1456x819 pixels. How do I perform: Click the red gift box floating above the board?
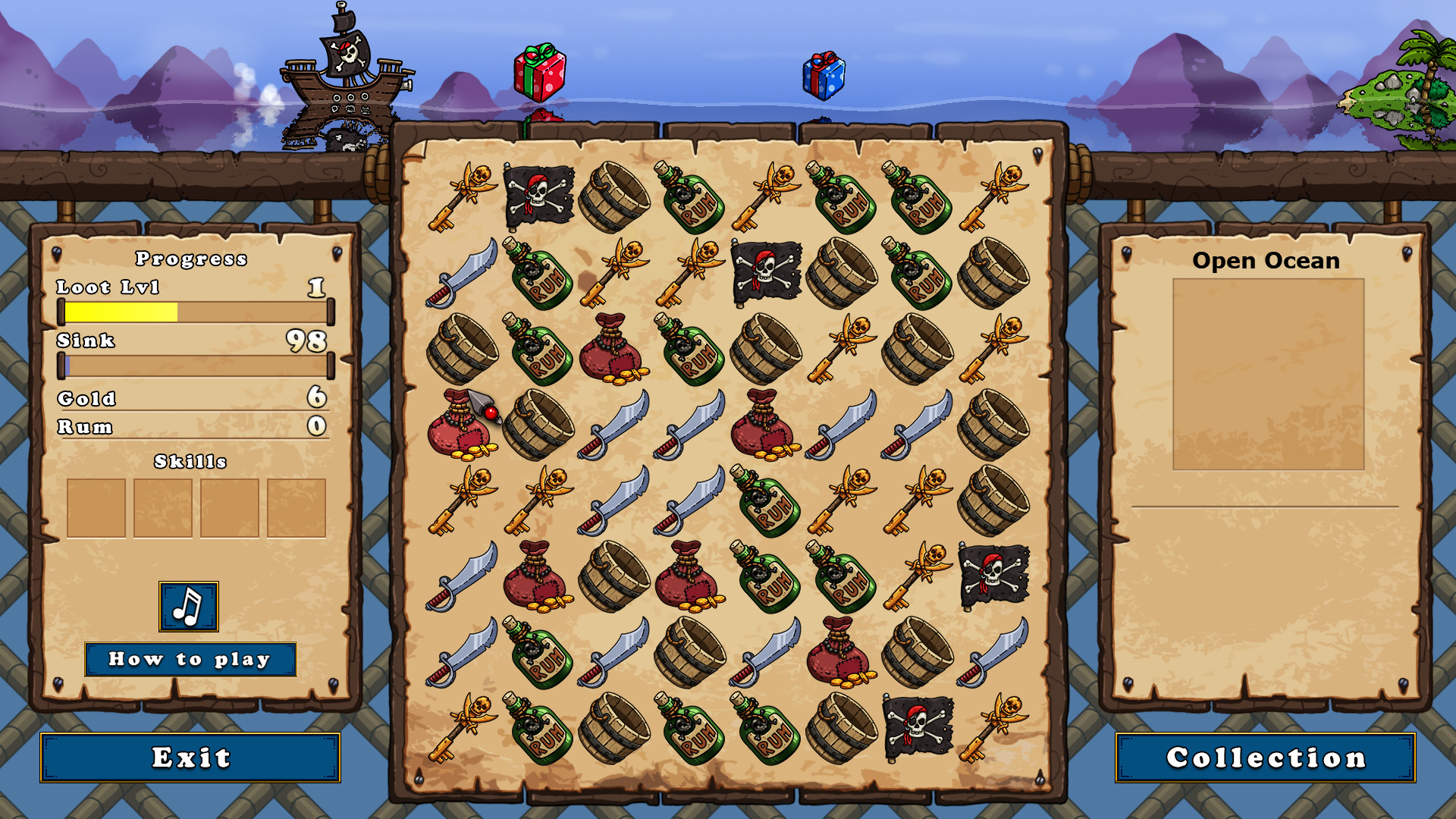(540, 72)
